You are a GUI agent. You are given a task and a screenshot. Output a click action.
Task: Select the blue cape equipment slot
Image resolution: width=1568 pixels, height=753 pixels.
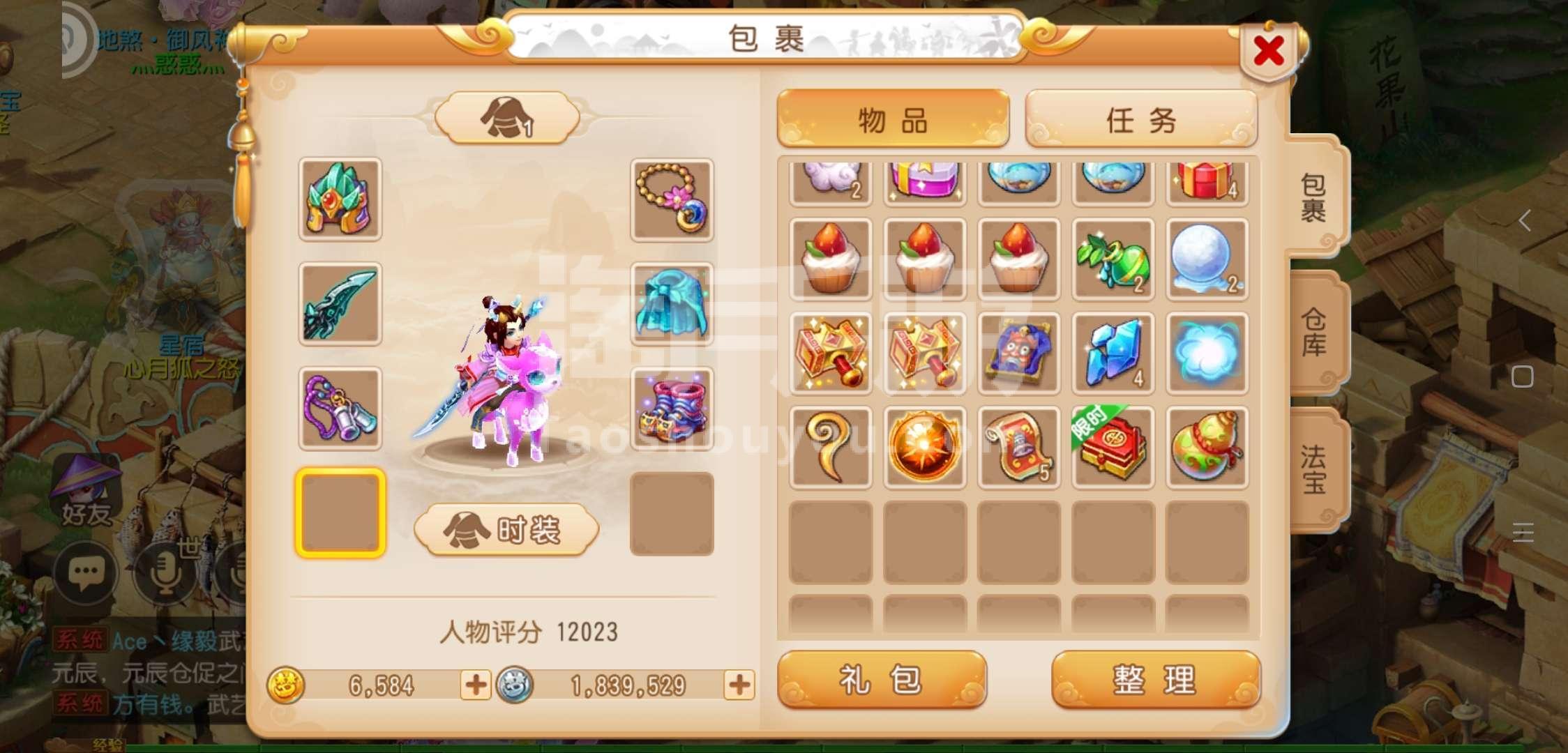pos(672,305)
